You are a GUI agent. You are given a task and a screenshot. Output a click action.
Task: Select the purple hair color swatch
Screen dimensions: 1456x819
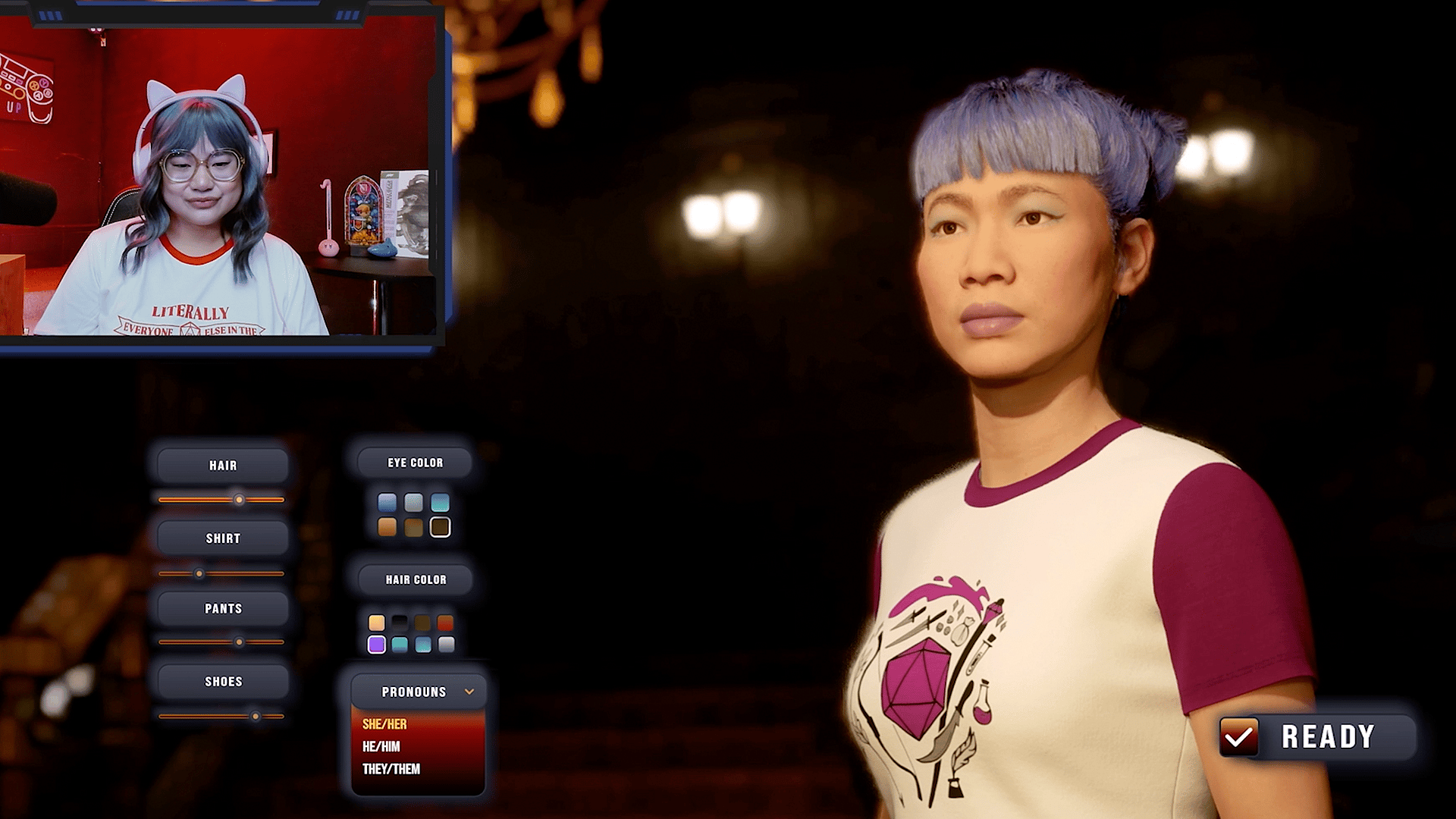[x=376, y=645]
